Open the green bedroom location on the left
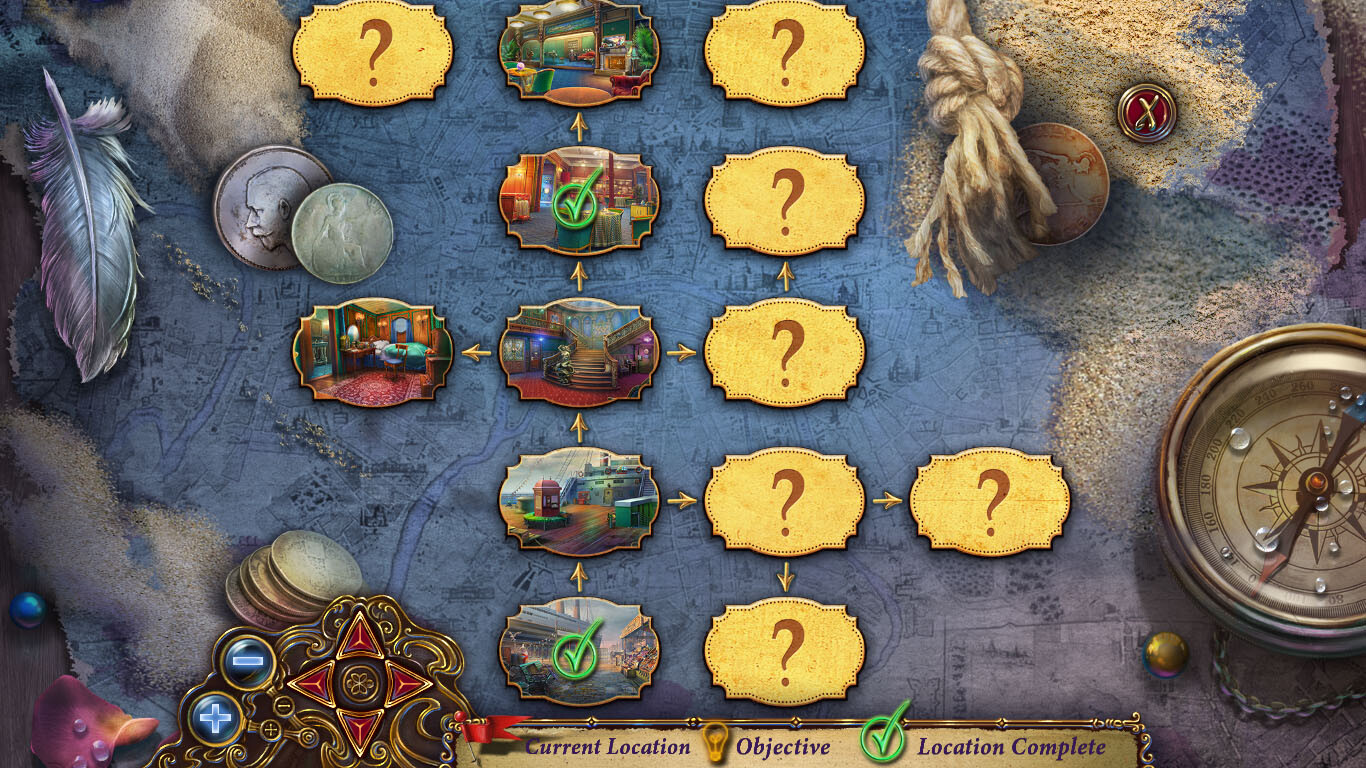1366x768 pixels. pos(375,352)
